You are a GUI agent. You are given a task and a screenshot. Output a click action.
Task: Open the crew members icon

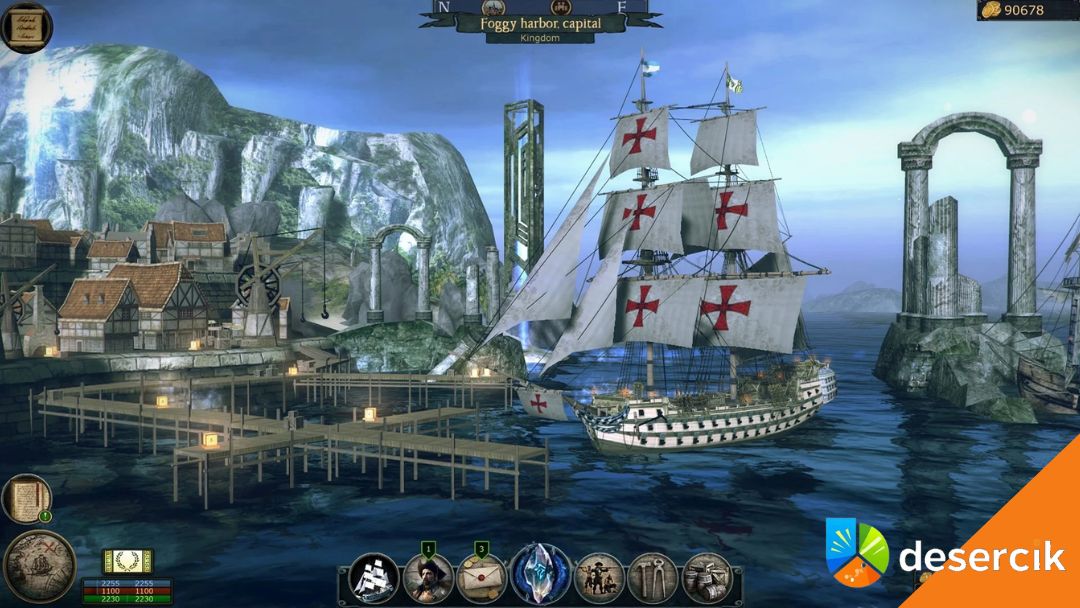600,577
